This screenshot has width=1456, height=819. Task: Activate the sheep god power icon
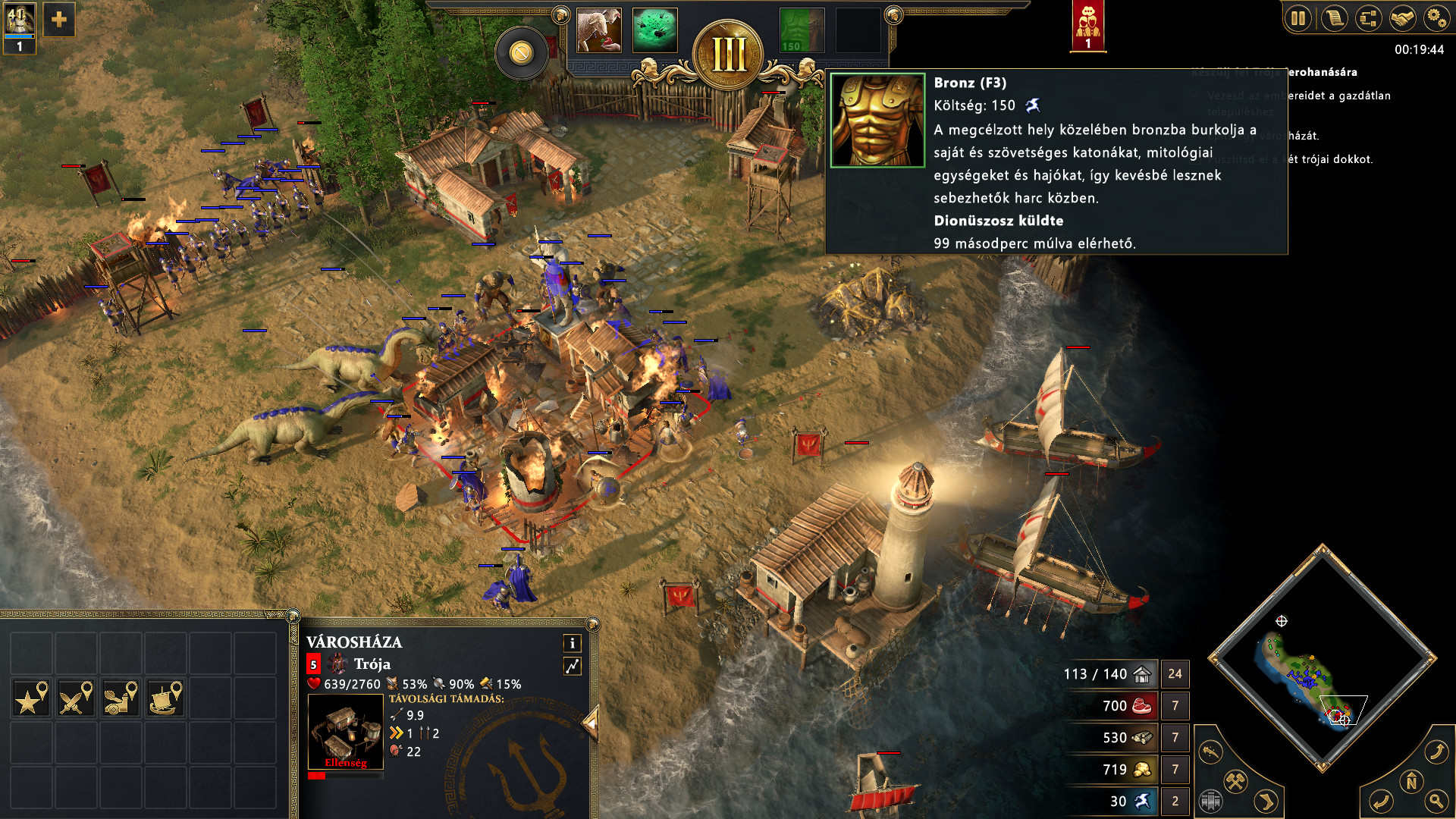(x=599, y=30)
